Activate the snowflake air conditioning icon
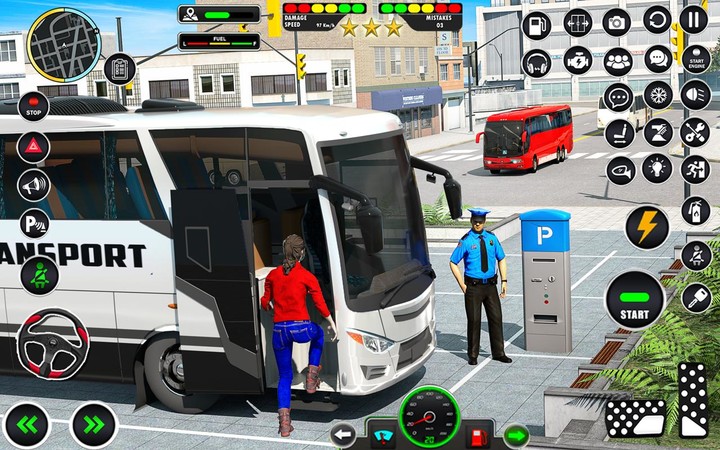 click(x=657, y=95)
